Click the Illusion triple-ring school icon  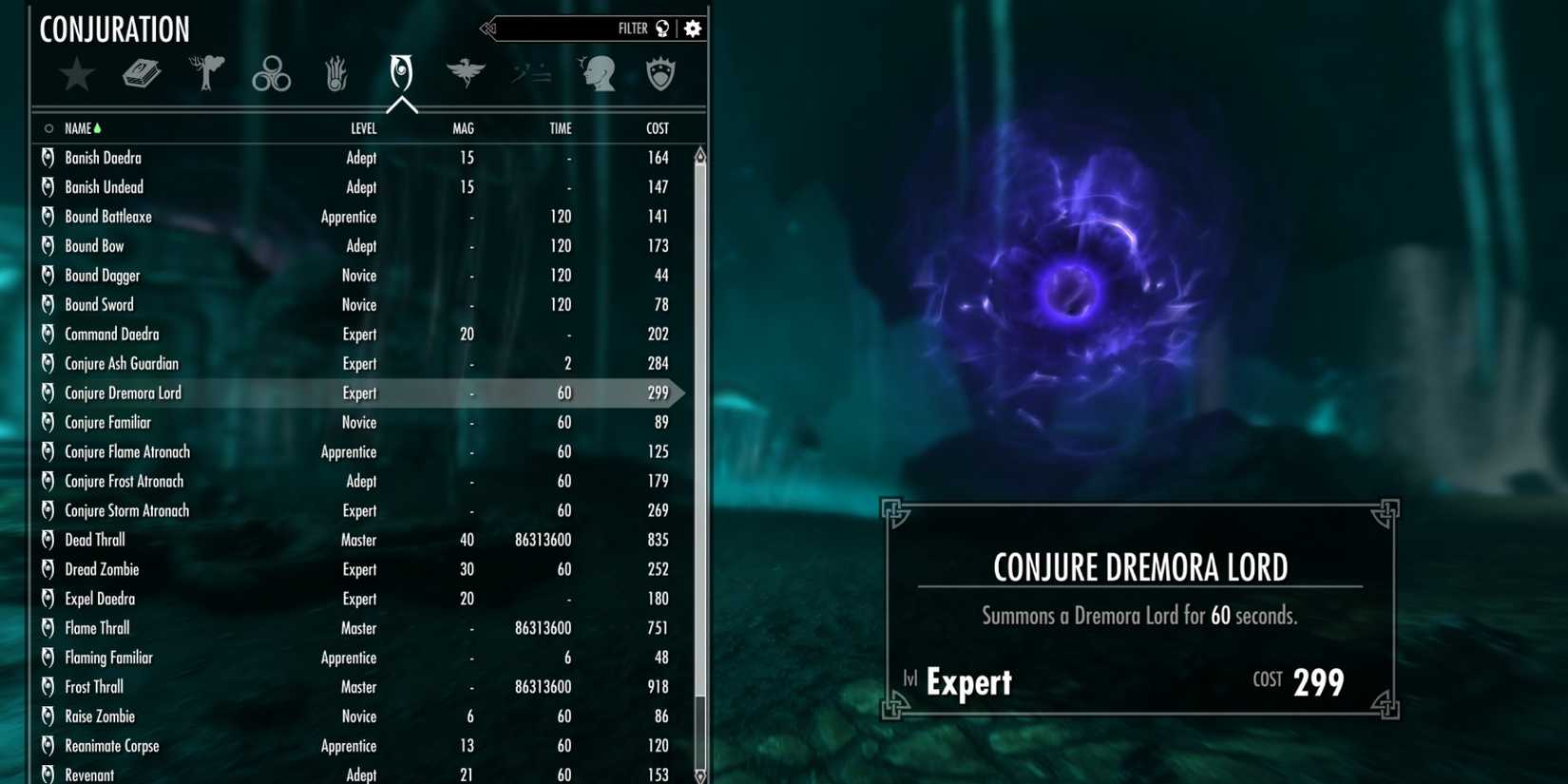[272, 73]
